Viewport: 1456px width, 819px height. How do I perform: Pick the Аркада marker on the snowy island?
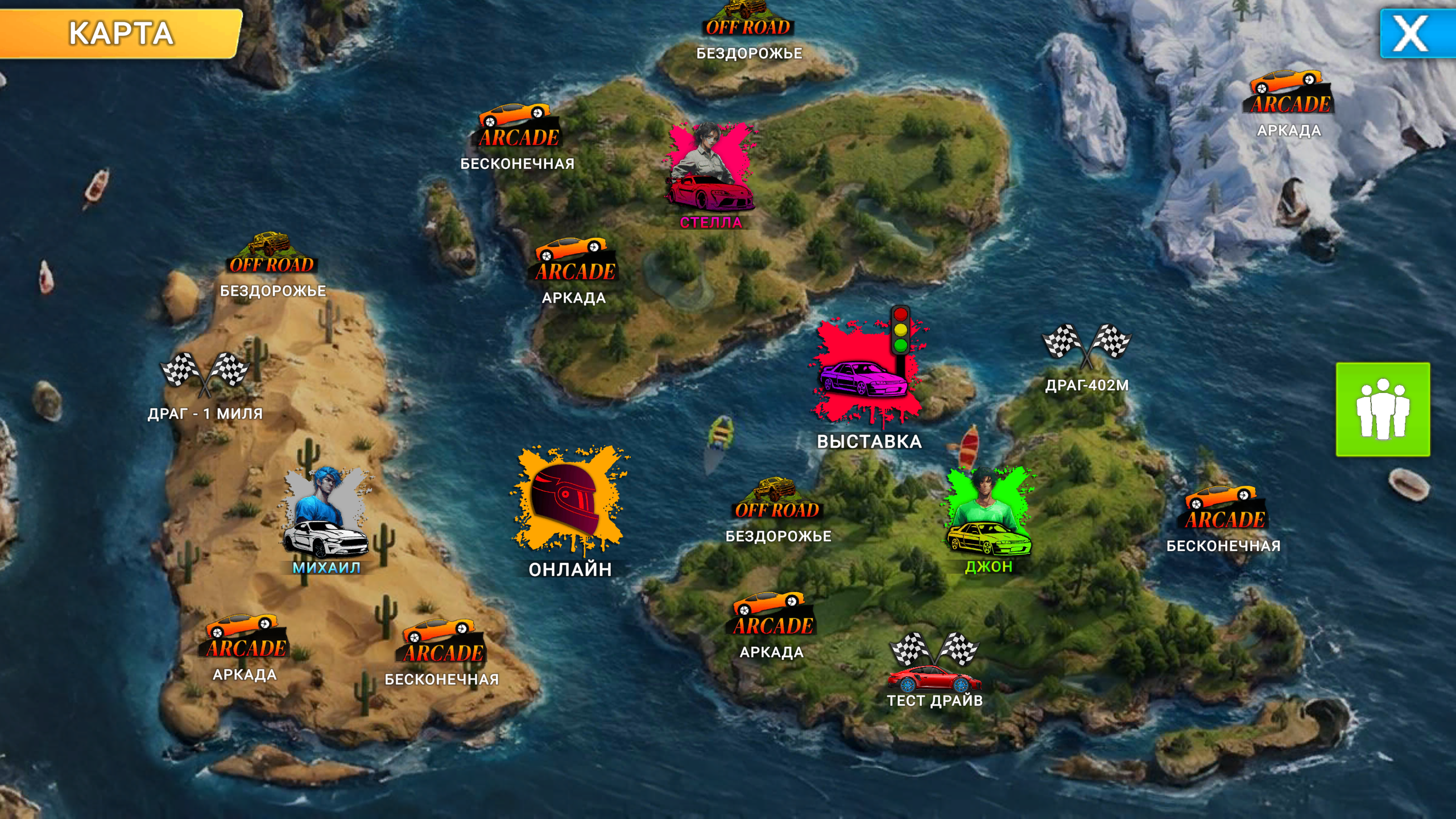coord(1290,100)
